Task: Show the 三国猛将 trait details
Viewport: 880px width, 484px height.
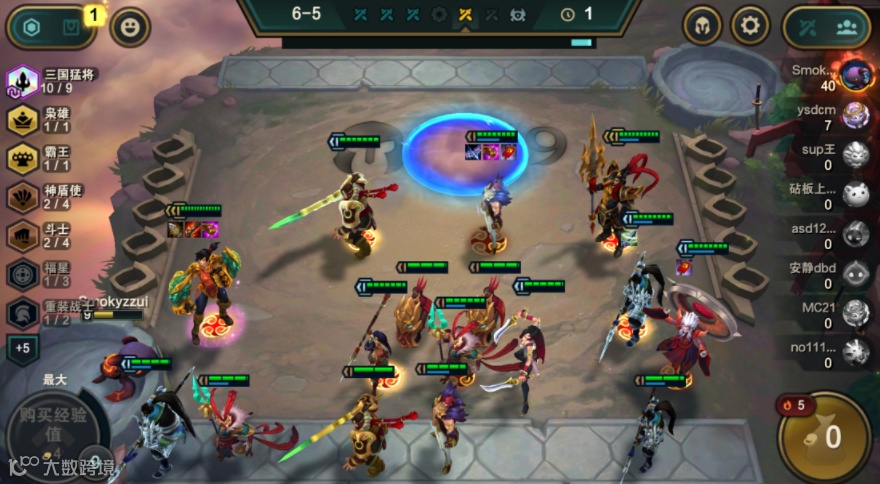Action: (23, 81)
